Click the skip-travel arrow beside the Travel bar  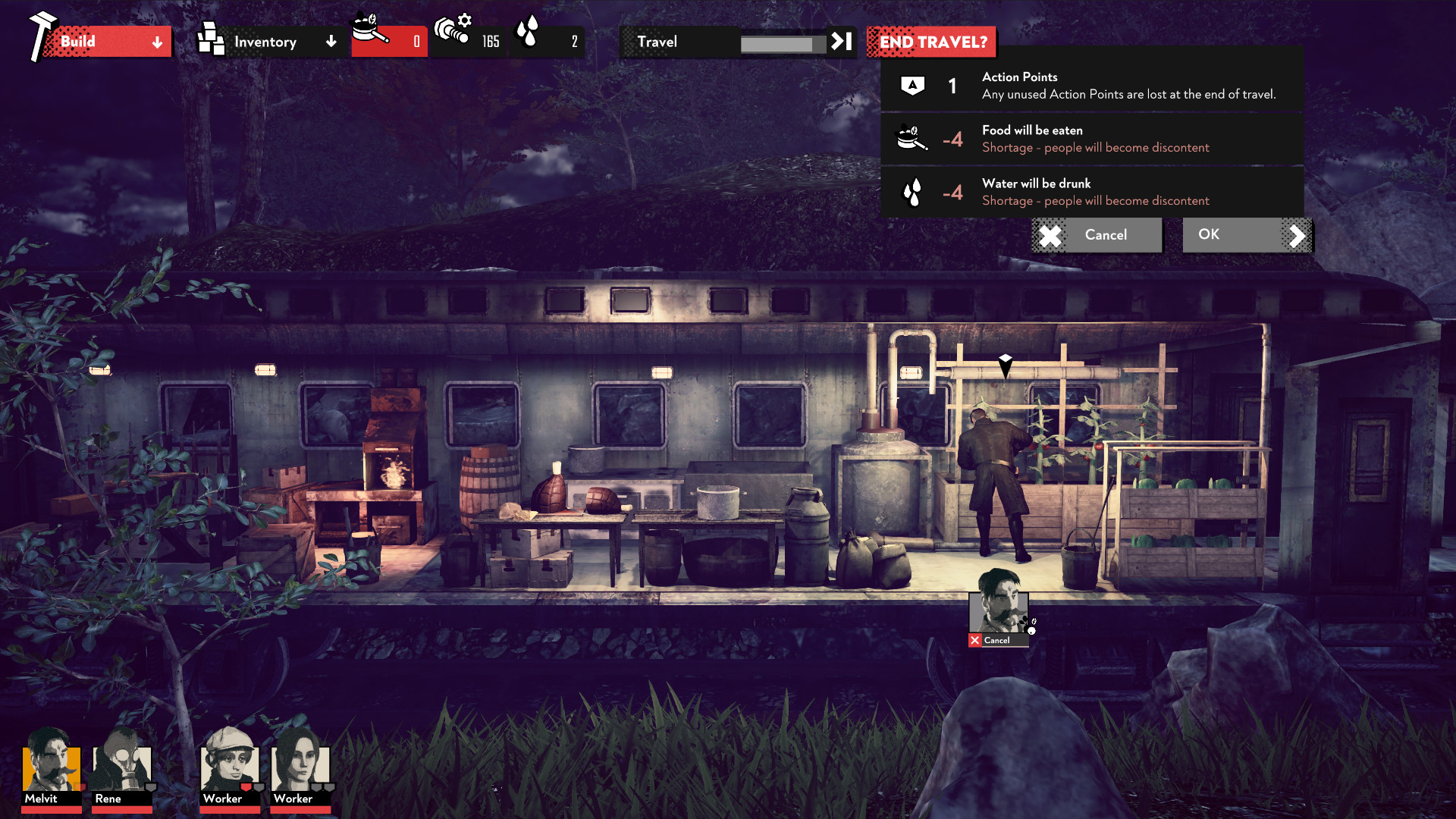coord(842,42)
